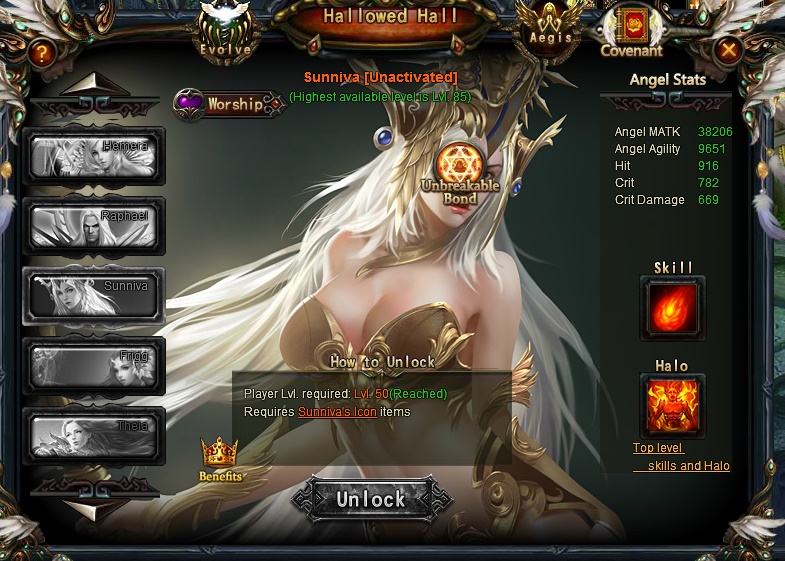Image resolution: width=785 pixels, height=561 pixels.
Task: Select the angel Raphael
Action: pos(94,226)
